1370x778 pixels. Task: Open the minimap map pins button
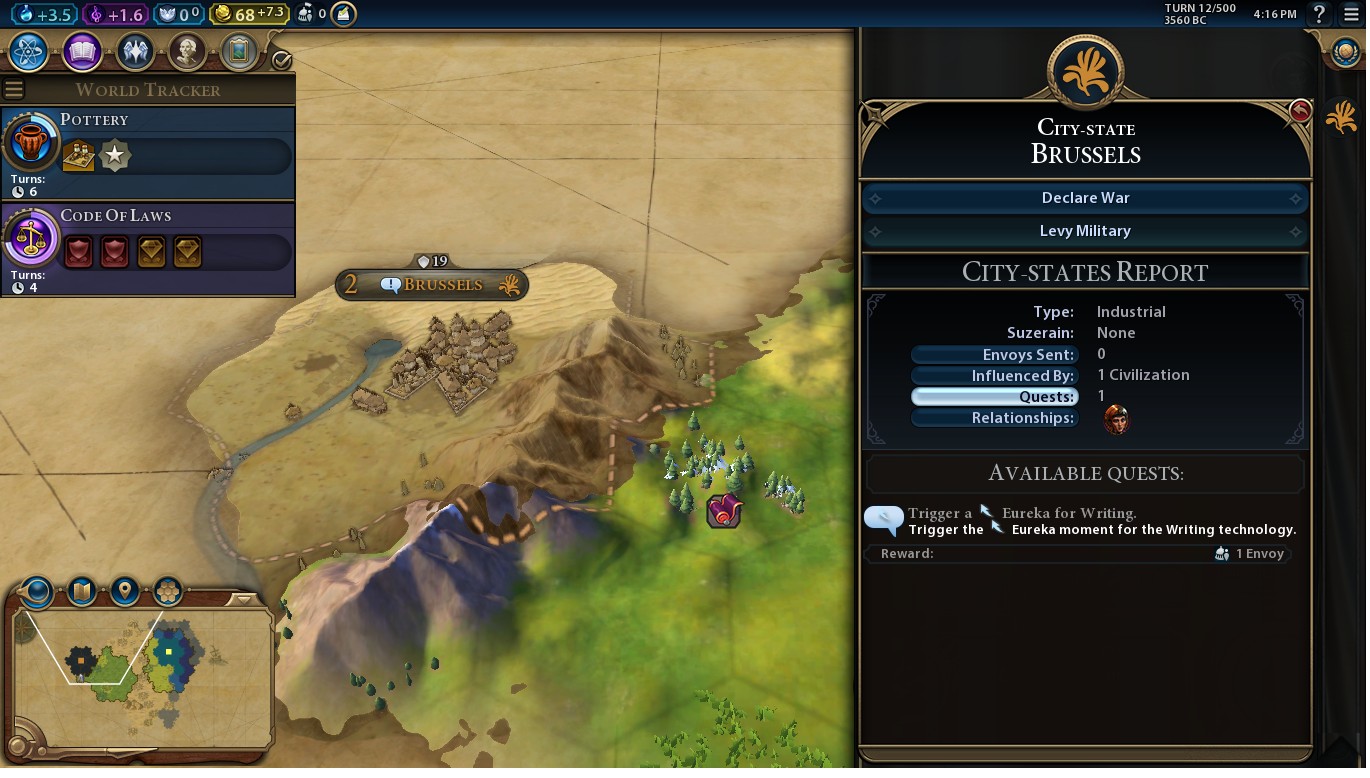click(125, 591)
